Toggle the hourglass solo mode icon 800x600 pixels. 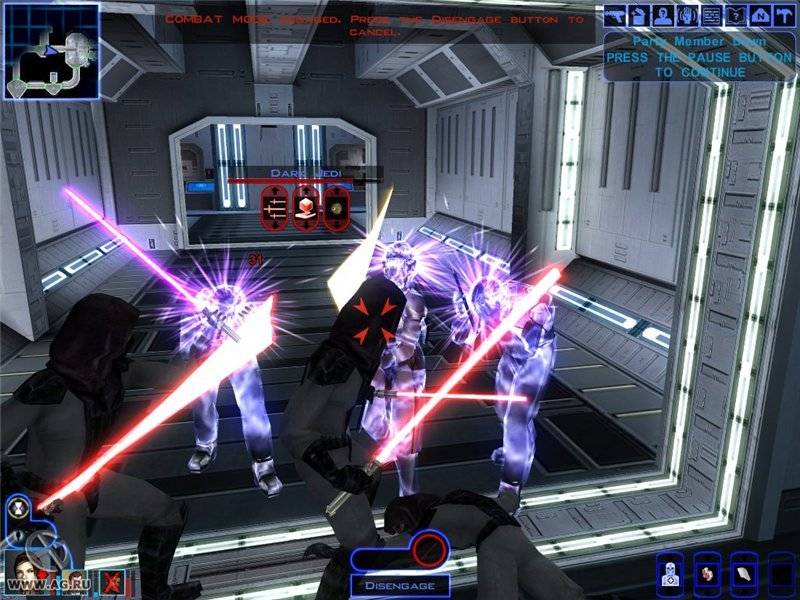point(18,506)
